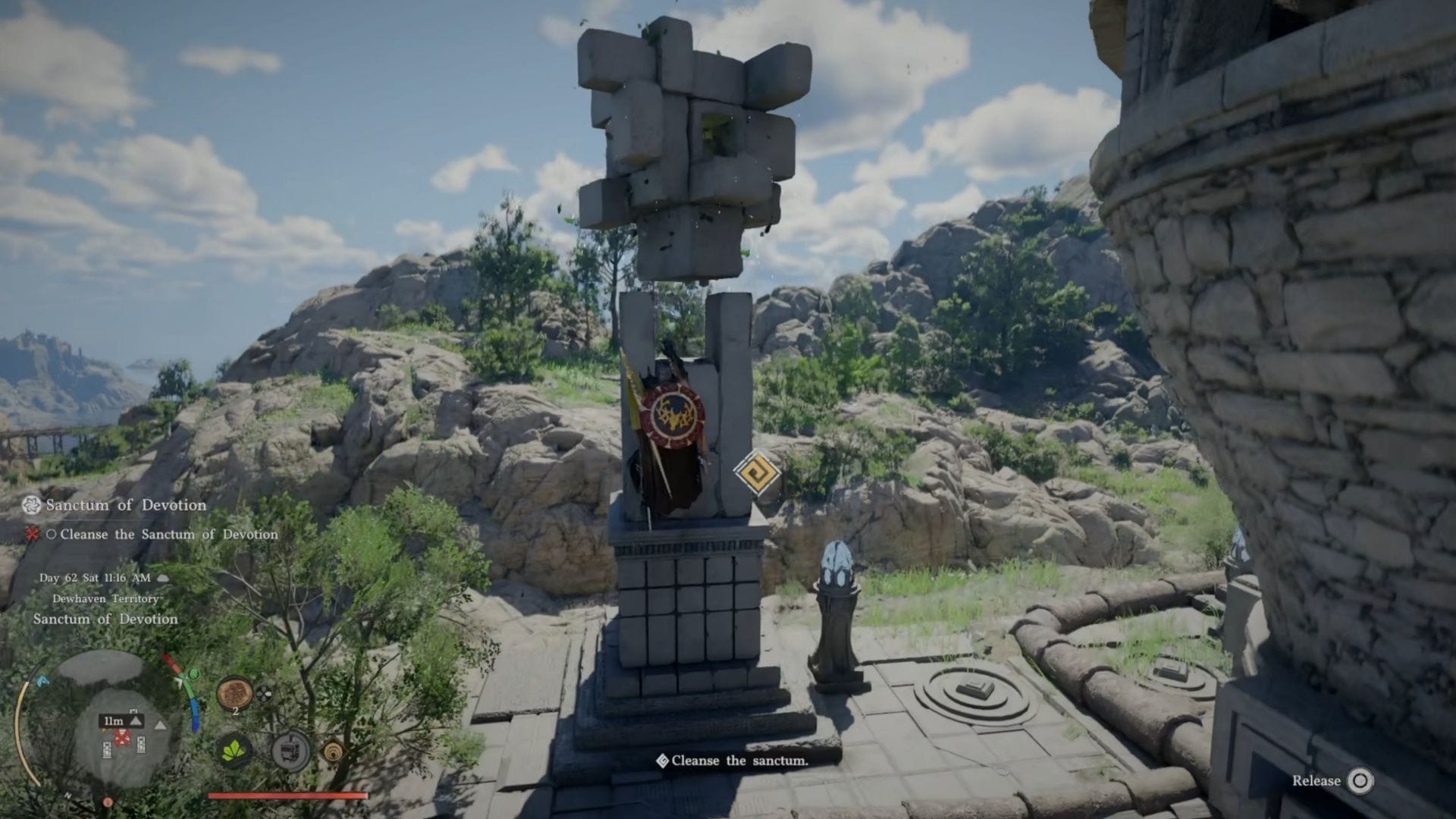Click the red quest marker on the minimap

pos(121,738)
